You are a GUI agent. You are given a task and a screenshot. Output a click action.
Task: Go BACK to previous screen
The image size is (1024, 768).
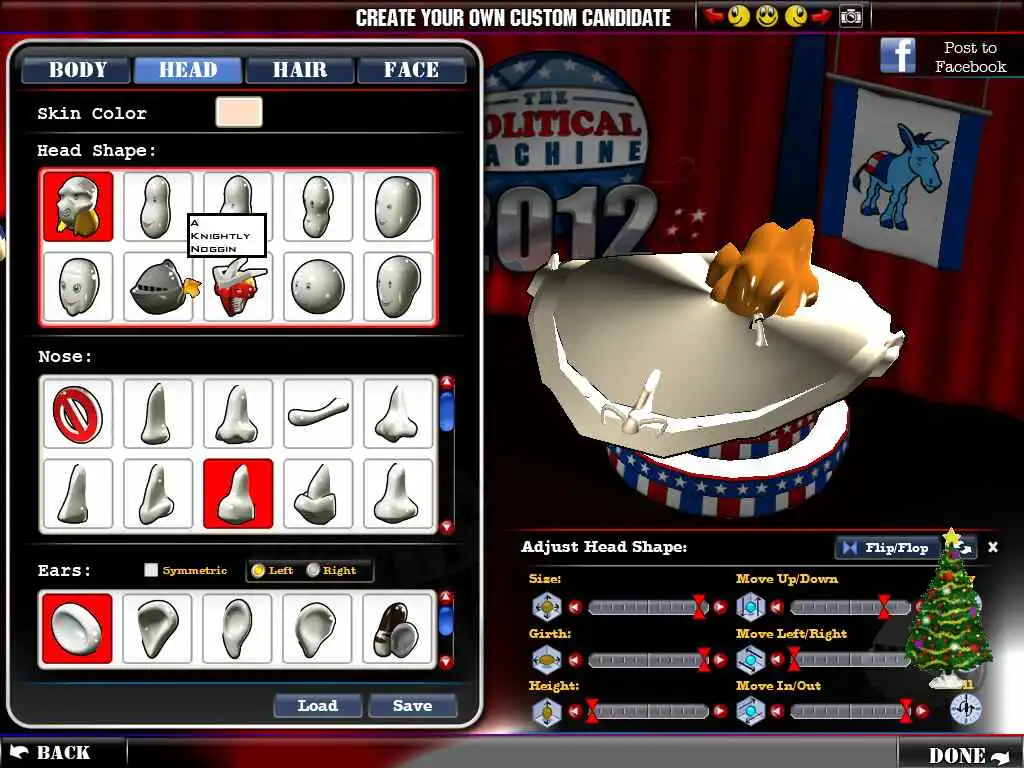click(50, 753)
